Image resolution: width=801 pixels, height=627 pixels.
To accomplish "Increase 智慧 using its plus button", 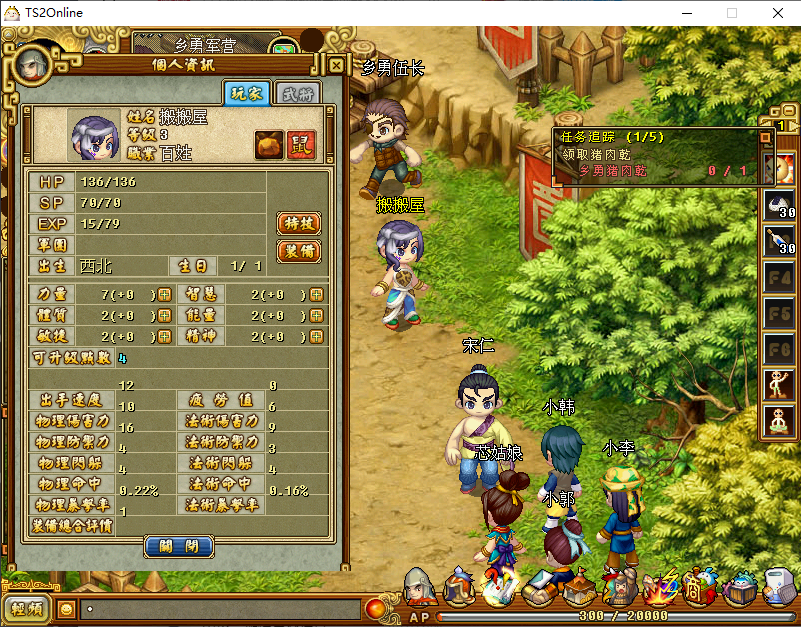I will [317, 294].
